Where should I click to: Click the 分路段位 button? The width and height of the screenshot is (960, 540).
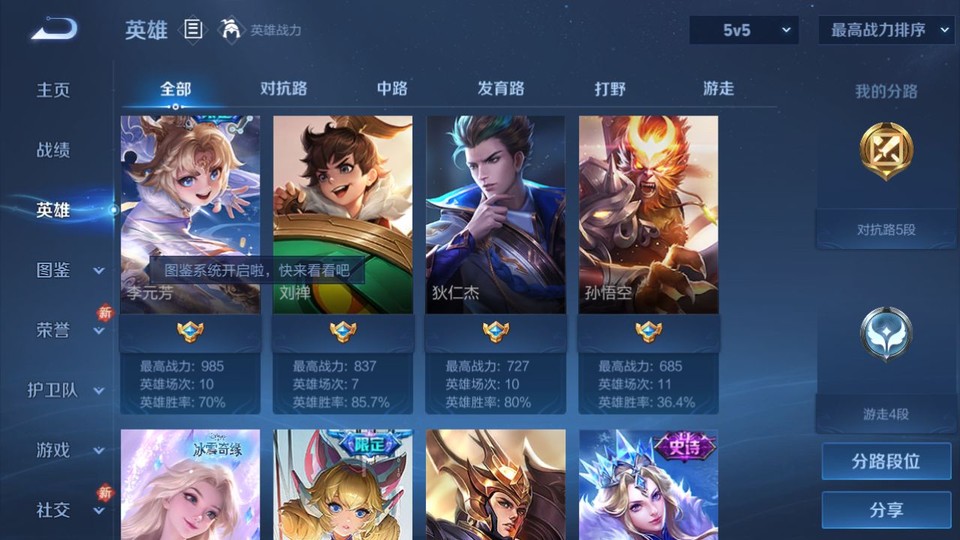[x=886, y=462]
